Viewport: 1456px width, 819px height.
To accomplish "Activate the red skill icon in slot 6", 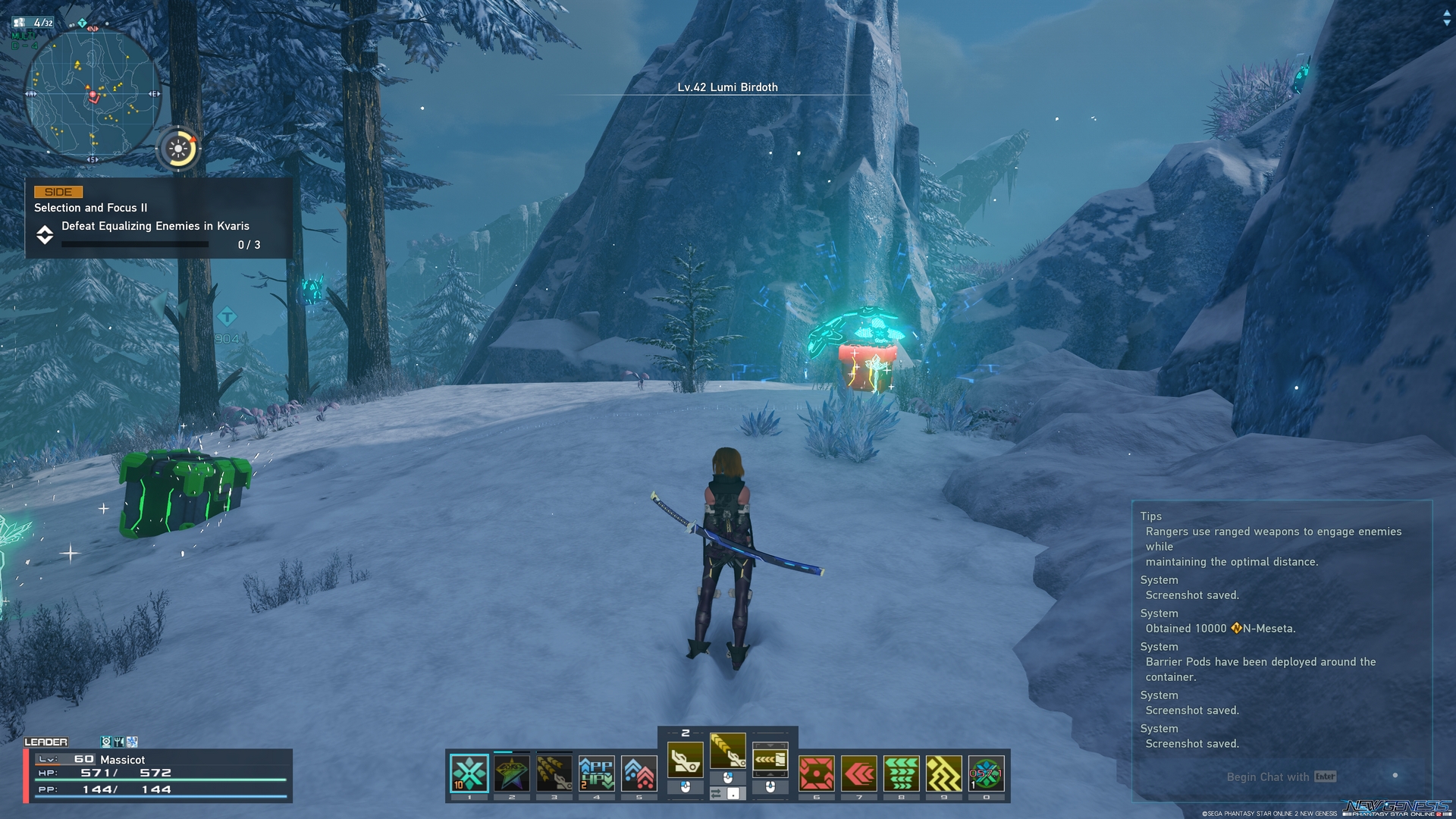I will (x=817, y=772).
